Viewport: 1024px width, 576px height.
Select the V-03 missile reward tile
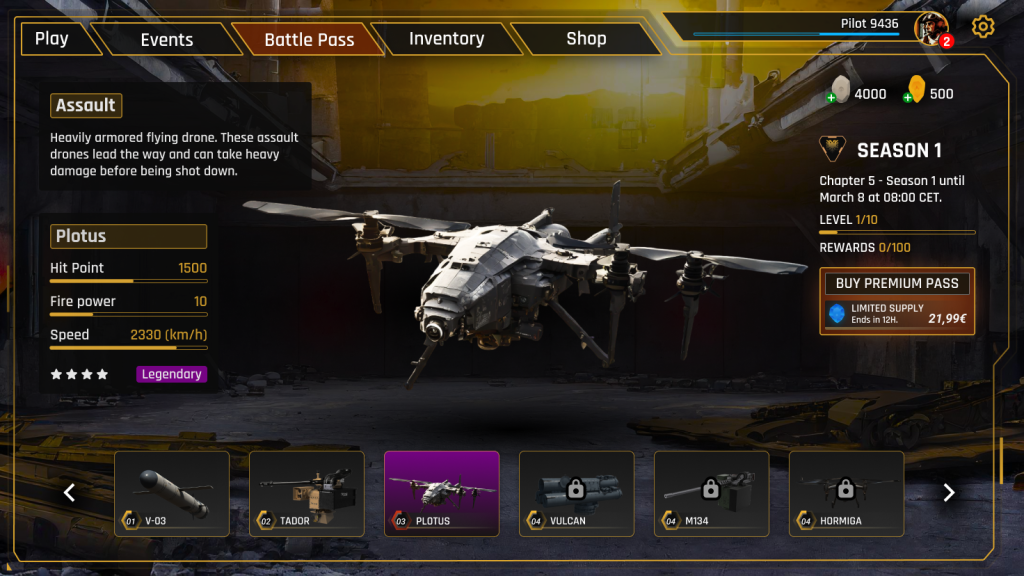tap(172, 493)
